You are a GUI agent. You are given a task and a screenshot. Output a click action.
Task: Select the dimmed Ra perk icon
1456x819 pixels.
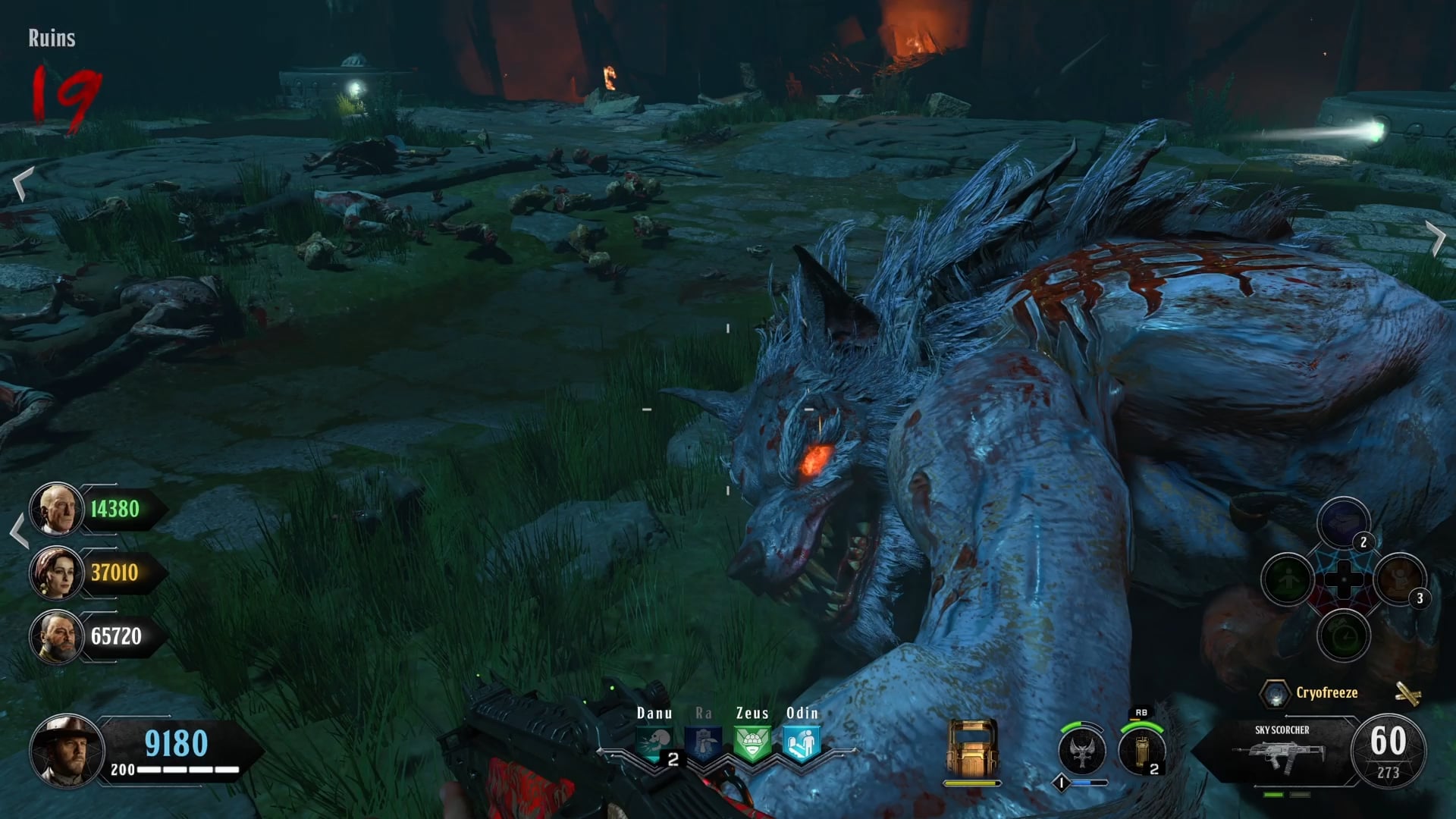pyautogui.click(x=704, y=743)
